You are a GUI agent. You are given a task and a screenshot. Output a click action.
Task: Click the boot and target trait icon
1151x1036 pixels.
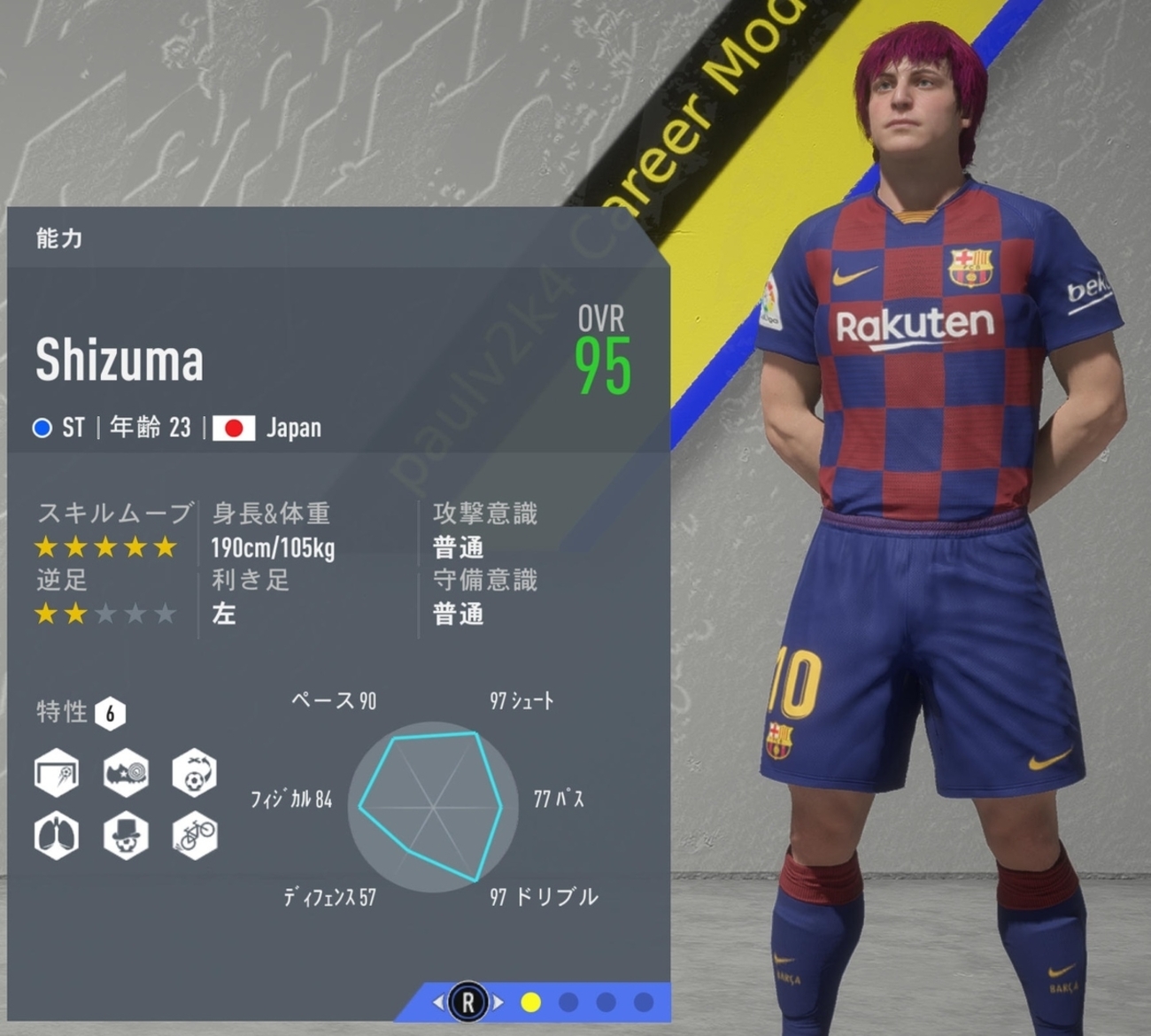126,773
